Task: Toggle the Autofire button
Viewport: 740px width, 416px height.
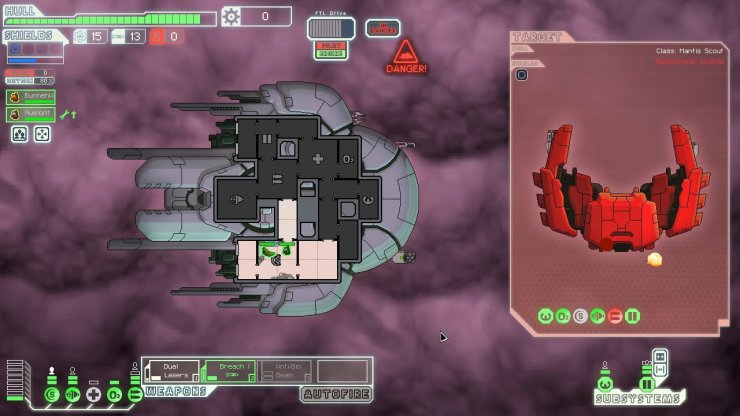Action: (345, 394)
